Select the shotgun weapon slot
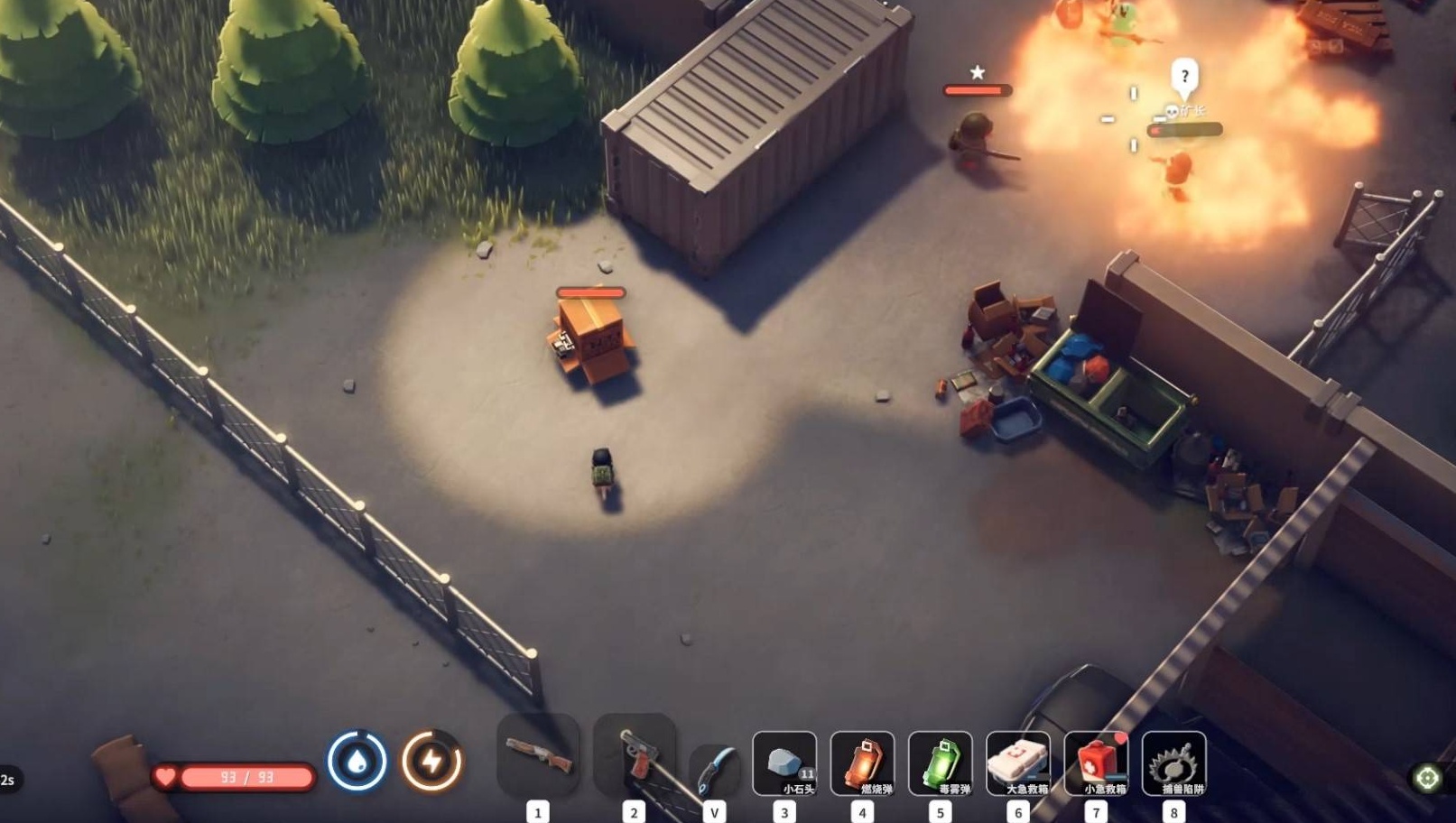 (538, 756)
